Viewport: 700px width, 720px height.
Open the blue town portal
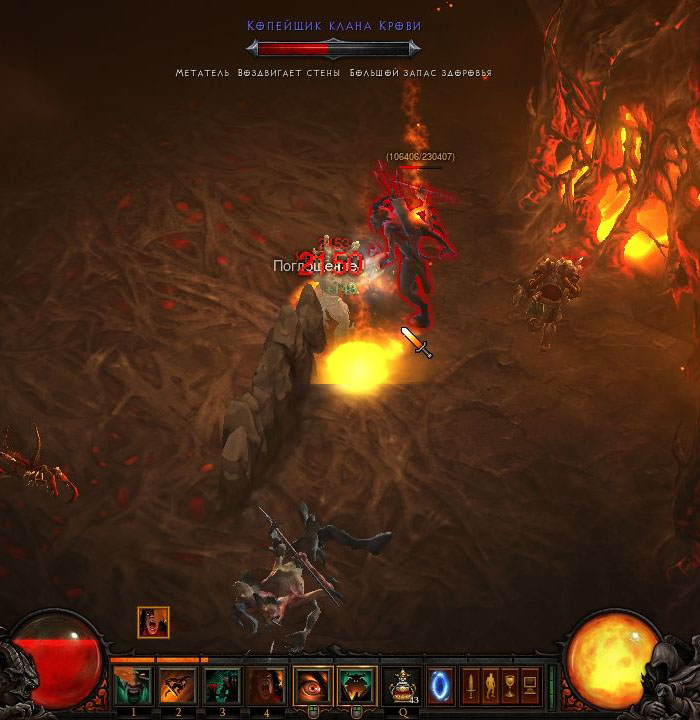point(440,687)
